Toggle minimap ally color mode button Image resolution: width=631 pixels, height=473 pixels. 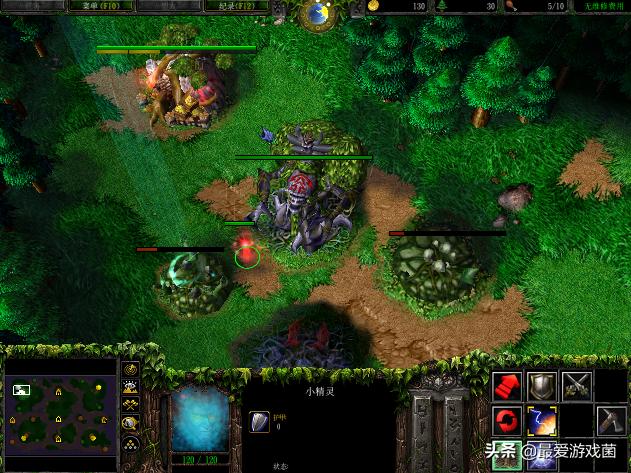pos(131,404)
